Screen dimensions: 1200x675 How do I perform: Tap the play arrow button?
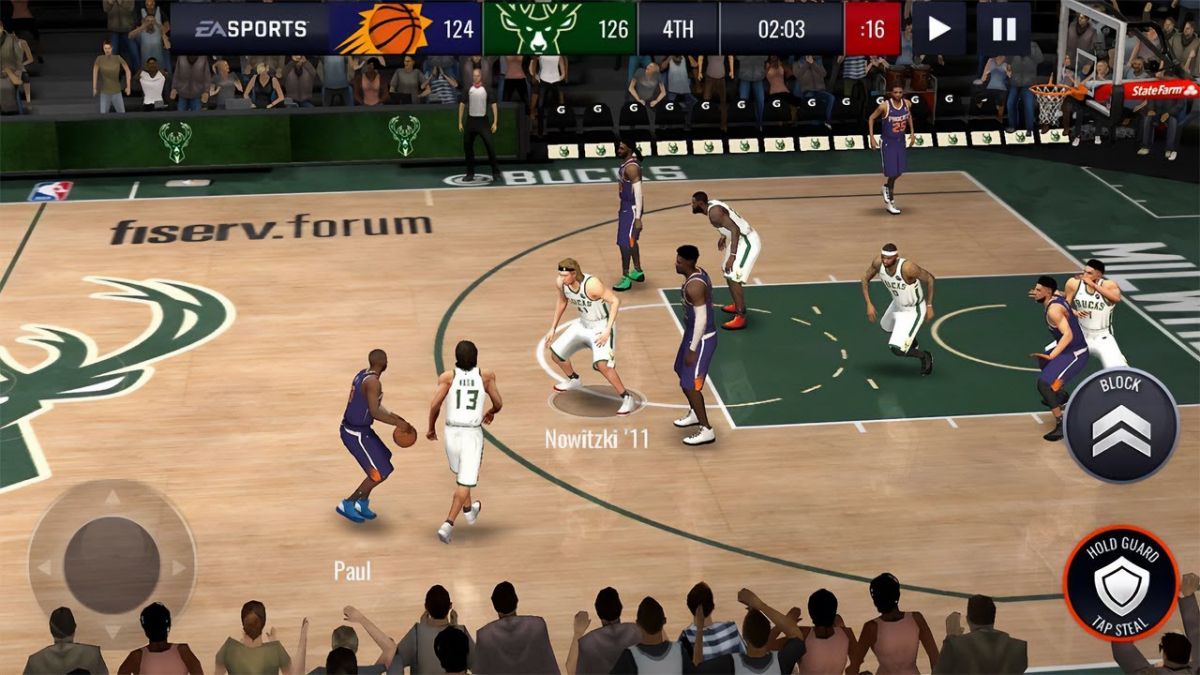pos(938,28)
